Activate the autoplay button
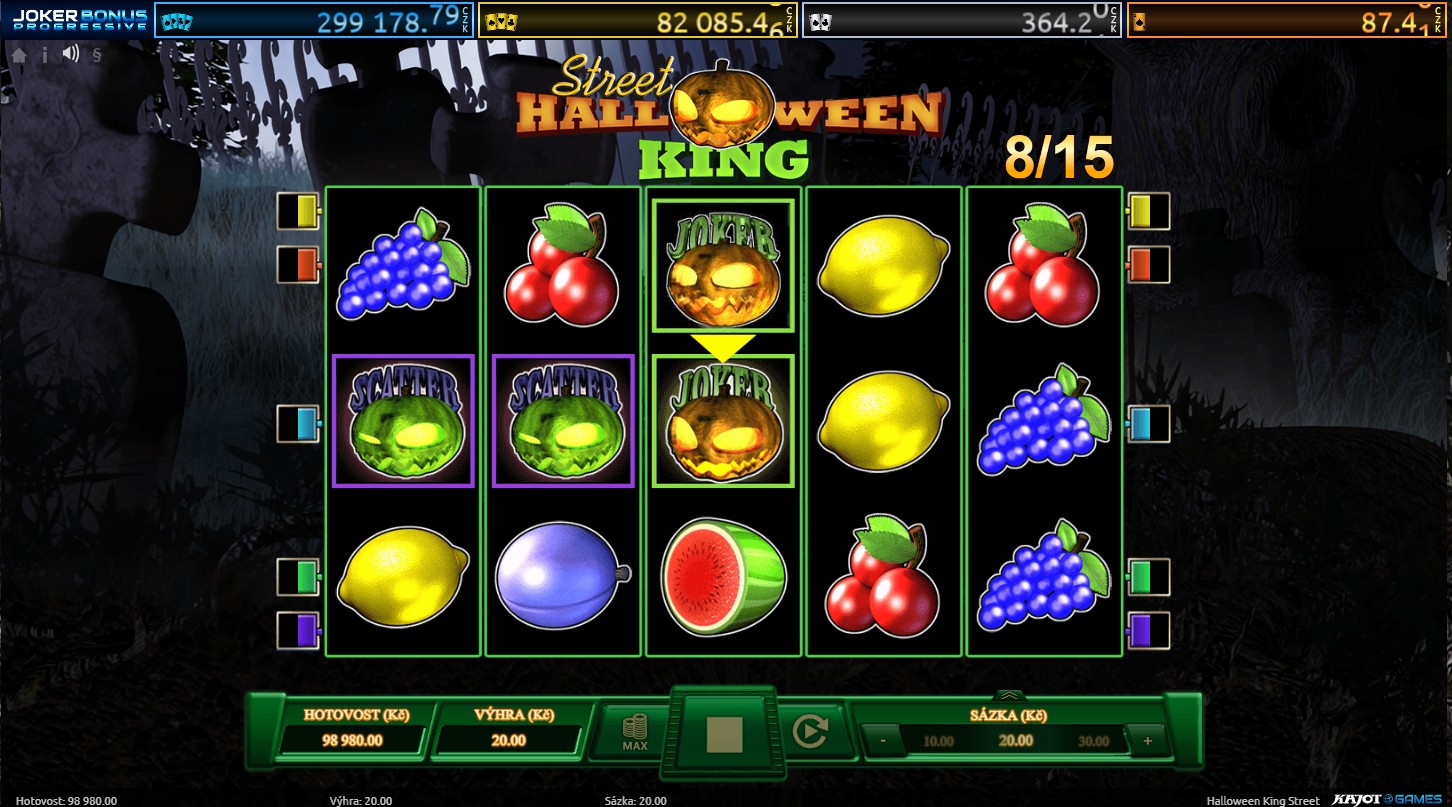The height and width of the screenshot is (807, 1452). [x=809, y=732]
